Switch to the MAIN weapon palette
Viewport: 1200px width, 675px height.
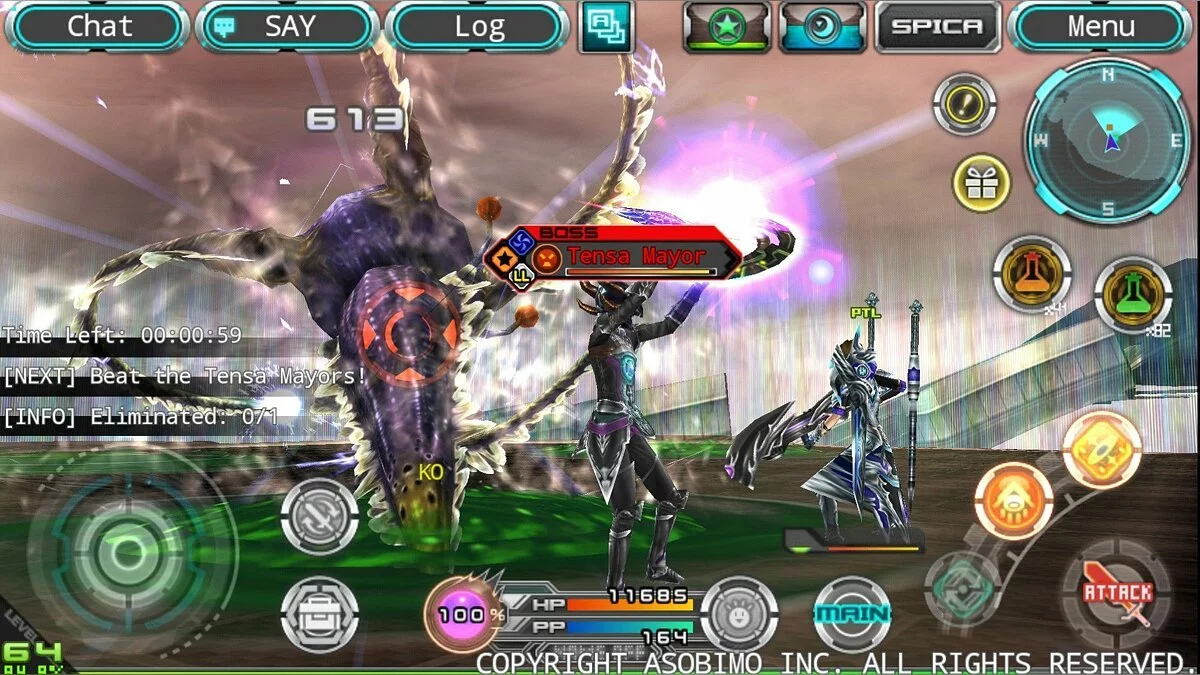(x=852, y=614)
